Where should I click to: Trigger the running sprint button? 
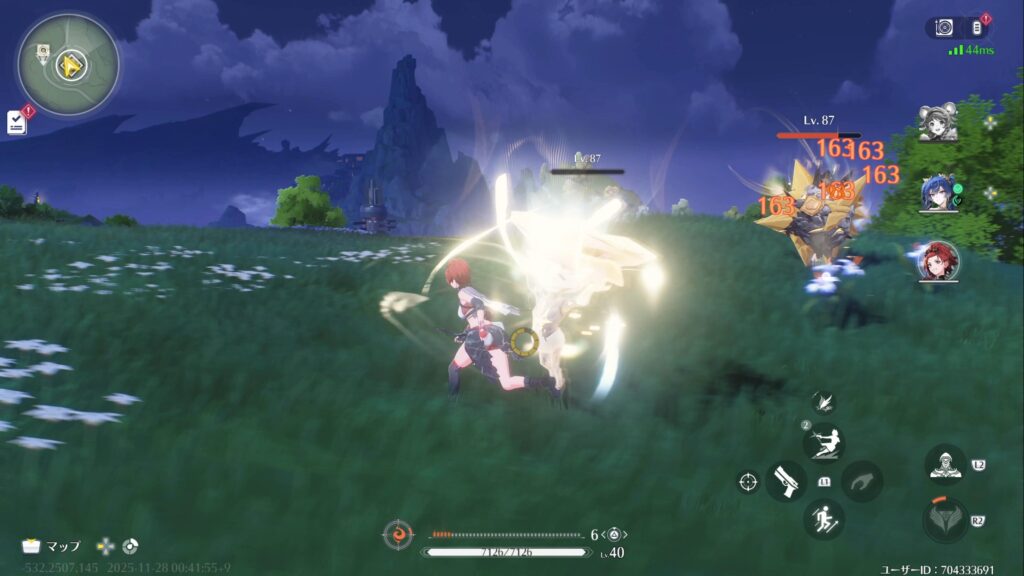pyautogui.click(x=824, y=519)
